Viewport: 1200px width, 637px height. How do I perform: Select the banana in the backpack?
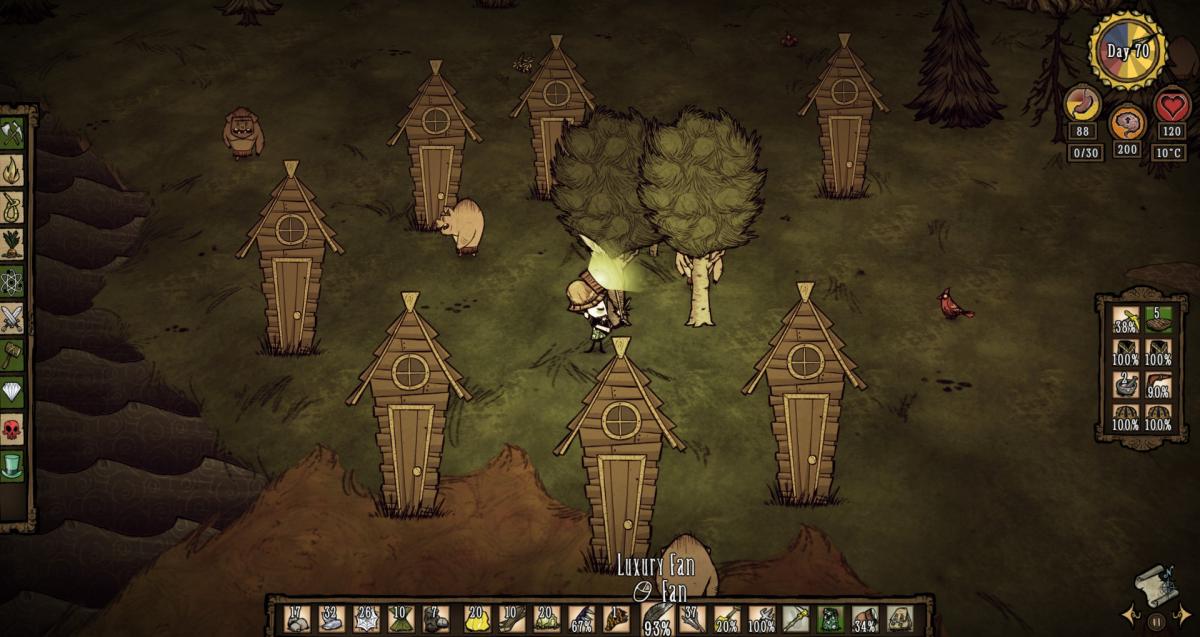(1126, 320)
